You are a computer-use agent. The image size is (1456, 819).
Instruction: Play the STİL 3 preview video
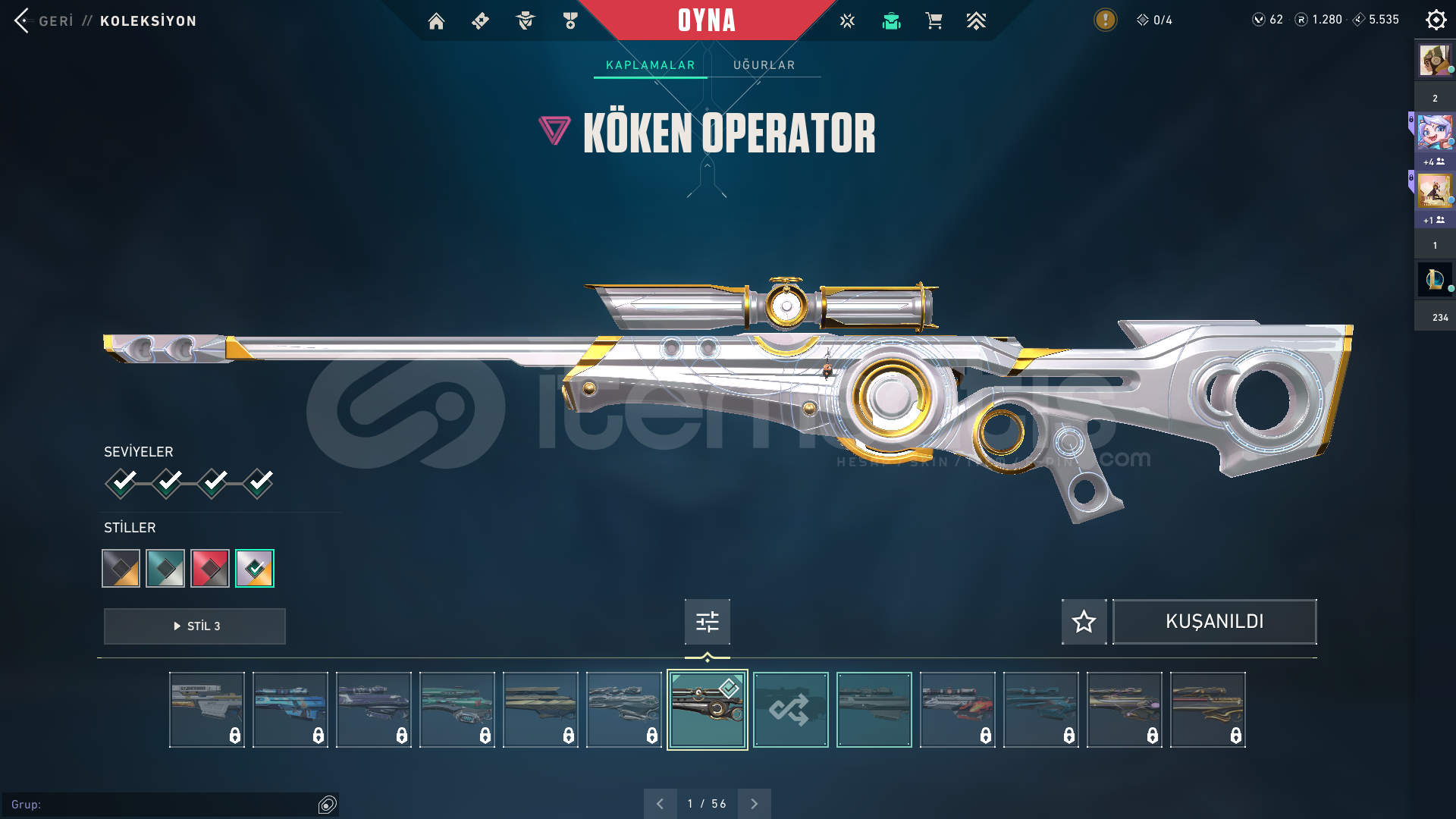(195, 626)
